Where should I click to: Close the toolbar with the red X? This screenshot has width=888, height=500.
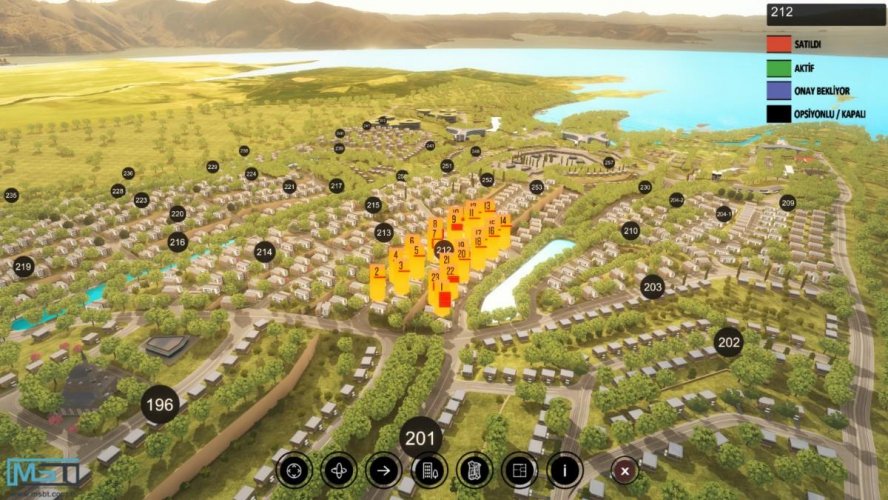click(625, 469)
